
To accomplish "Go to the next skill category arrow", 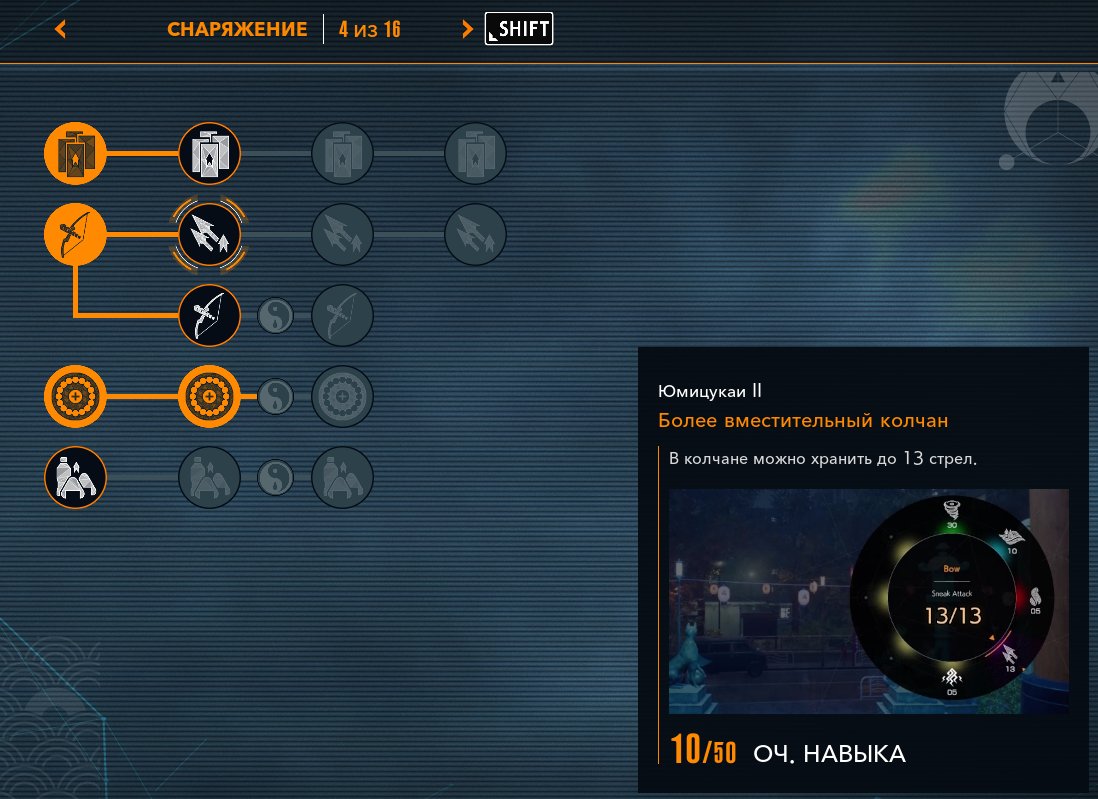I will [467, 29].
